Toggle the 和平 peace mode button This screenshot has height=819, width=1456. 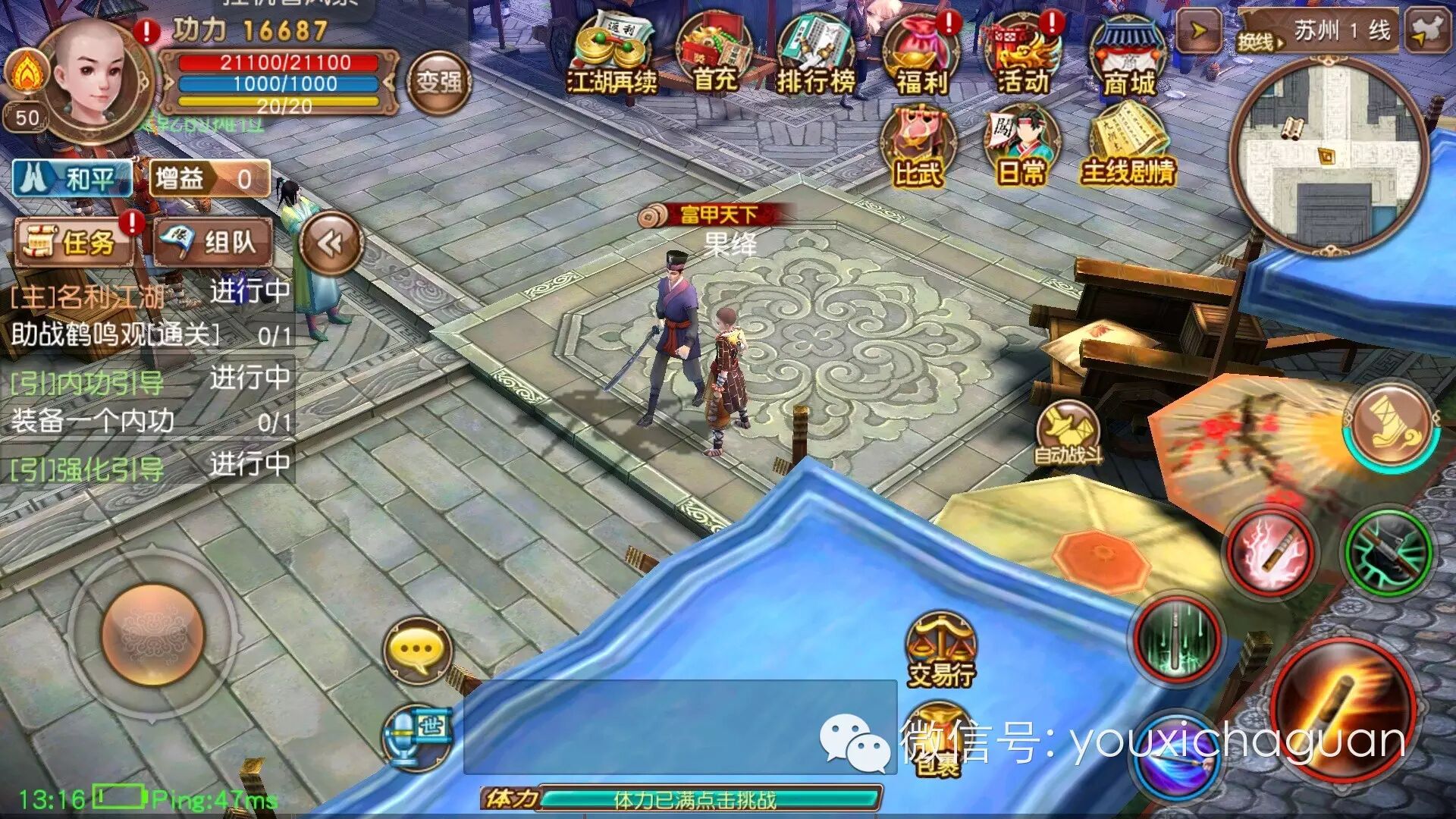coord(72,179)
